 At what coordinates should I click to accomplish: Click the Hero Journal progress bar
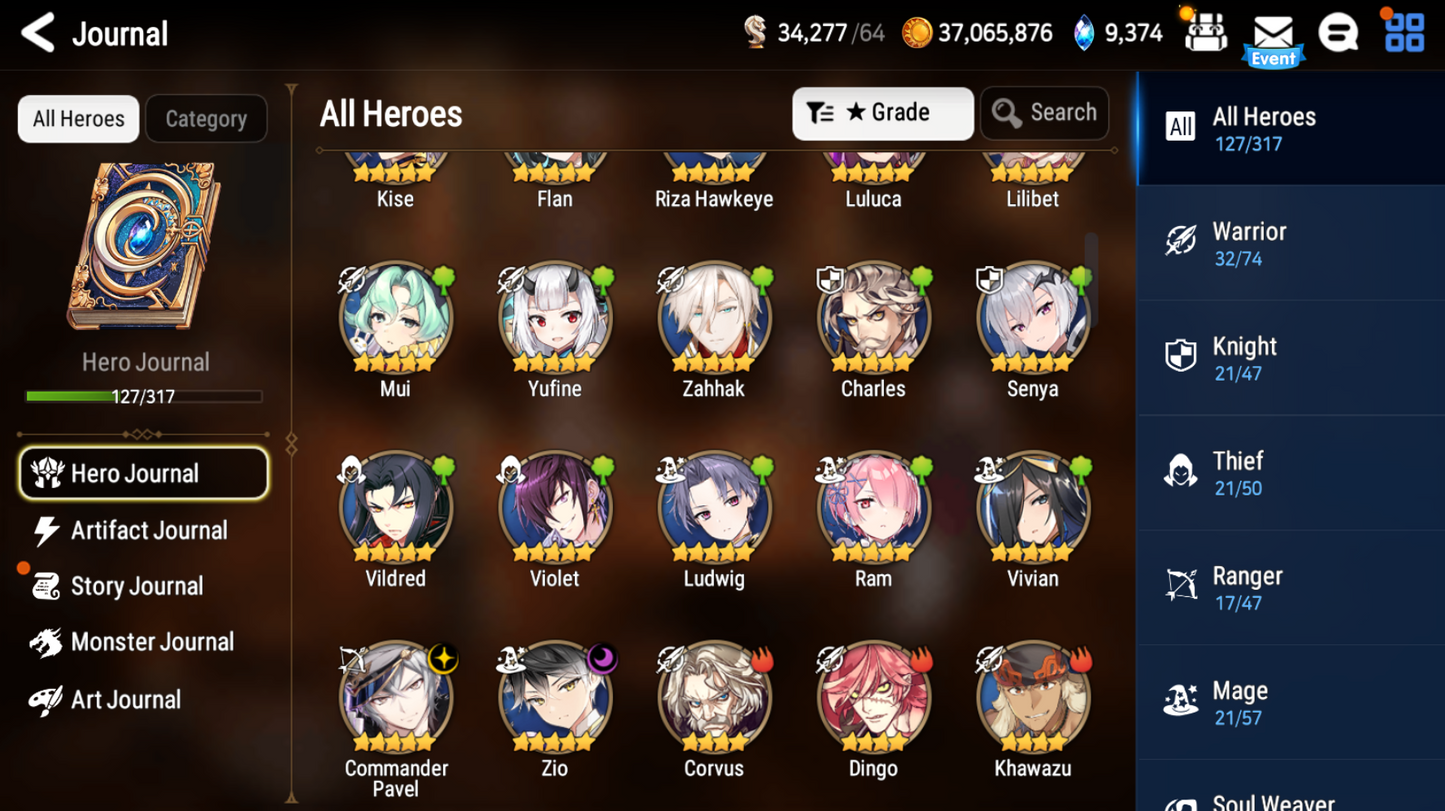point(145,397)
